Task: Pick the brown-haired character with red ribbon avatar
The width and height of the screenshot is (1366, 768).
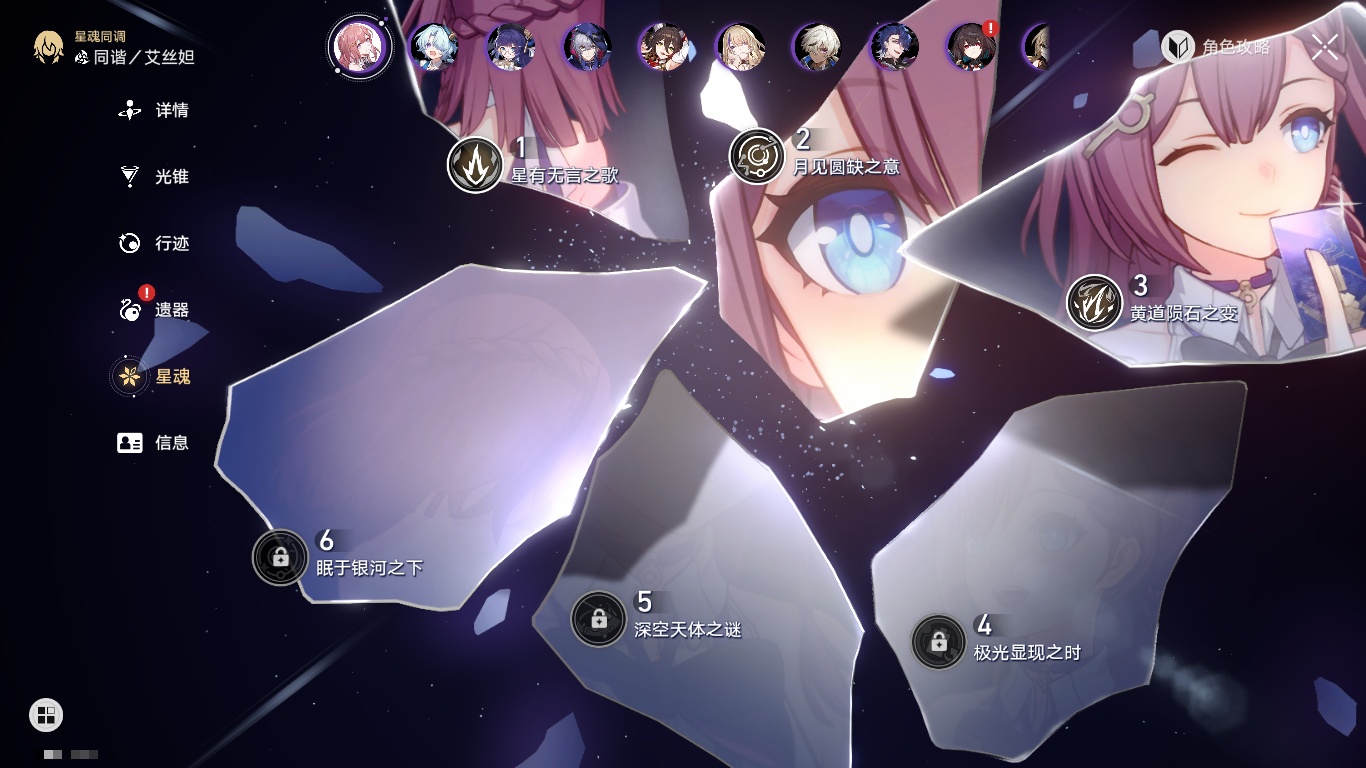Action: pos(663,47)
